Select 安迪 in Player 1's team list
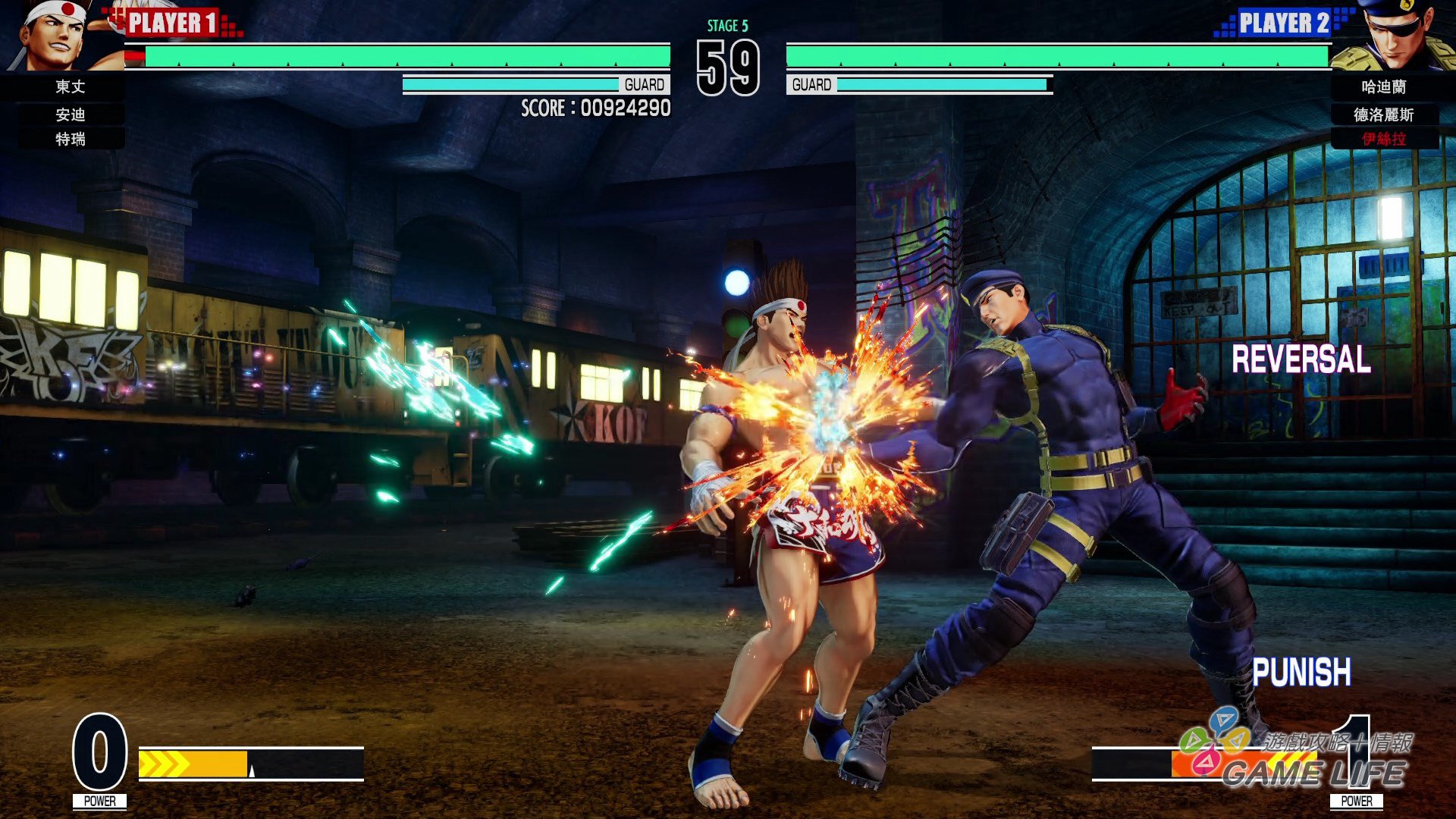 pos(70,115)
